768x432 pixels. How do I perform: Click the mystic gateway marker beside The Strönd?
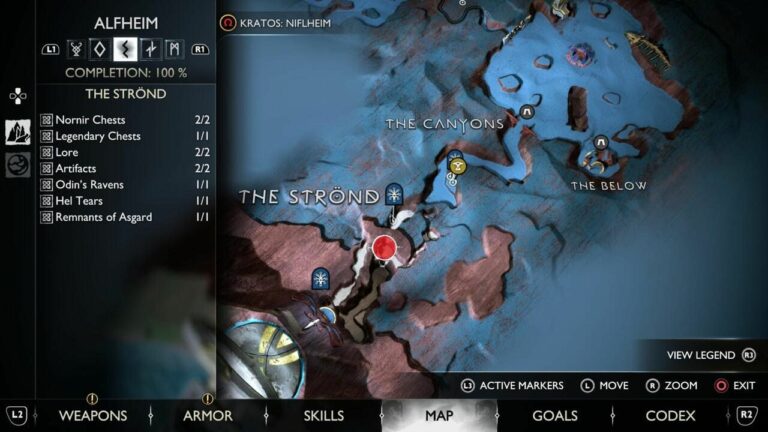[x=395, y=194]
